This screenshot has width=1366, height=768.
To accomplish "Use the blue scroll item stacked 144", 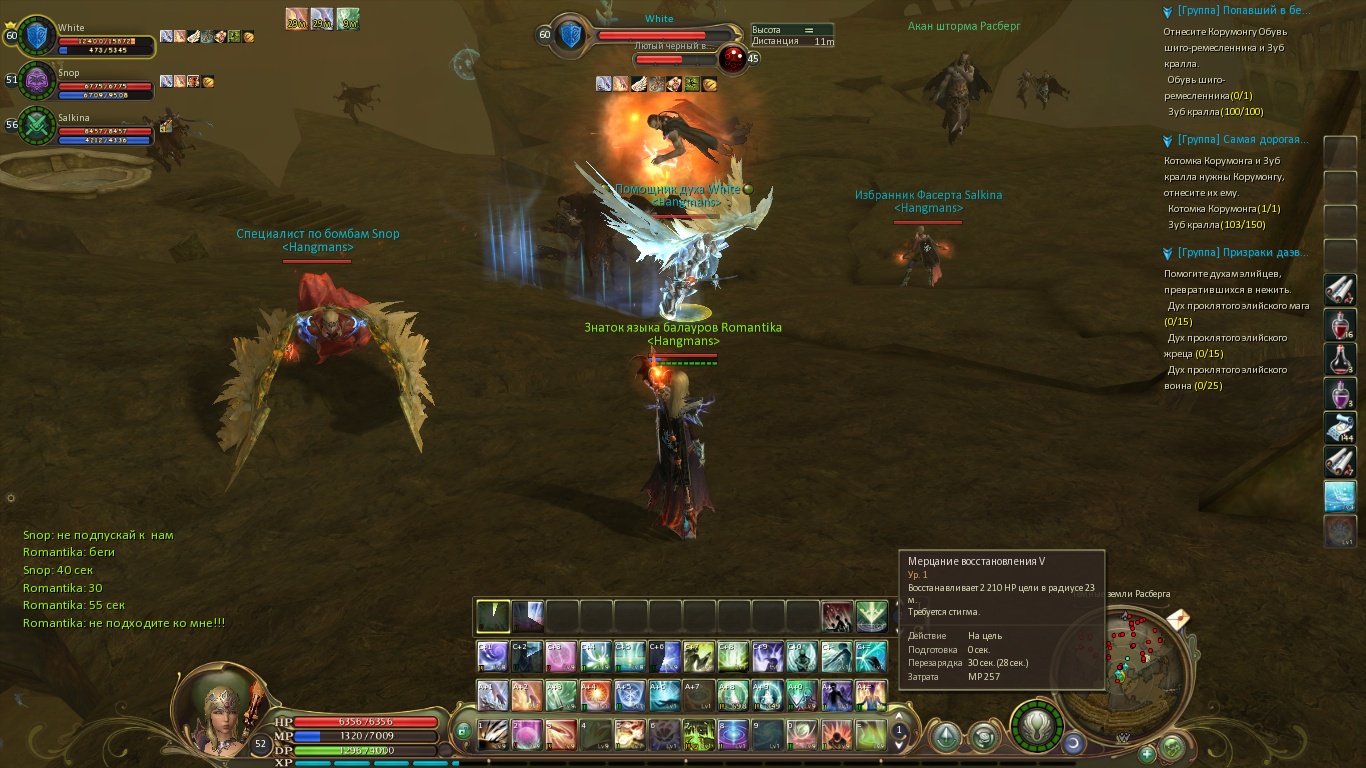I will [x=1339, y=427].
